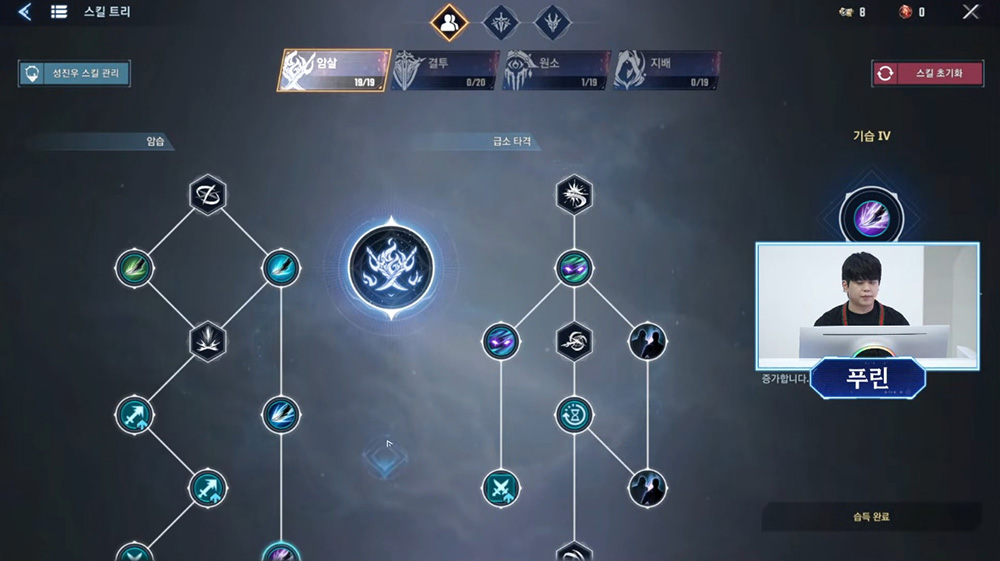Go back with the top-left arrow

[24, 12]
